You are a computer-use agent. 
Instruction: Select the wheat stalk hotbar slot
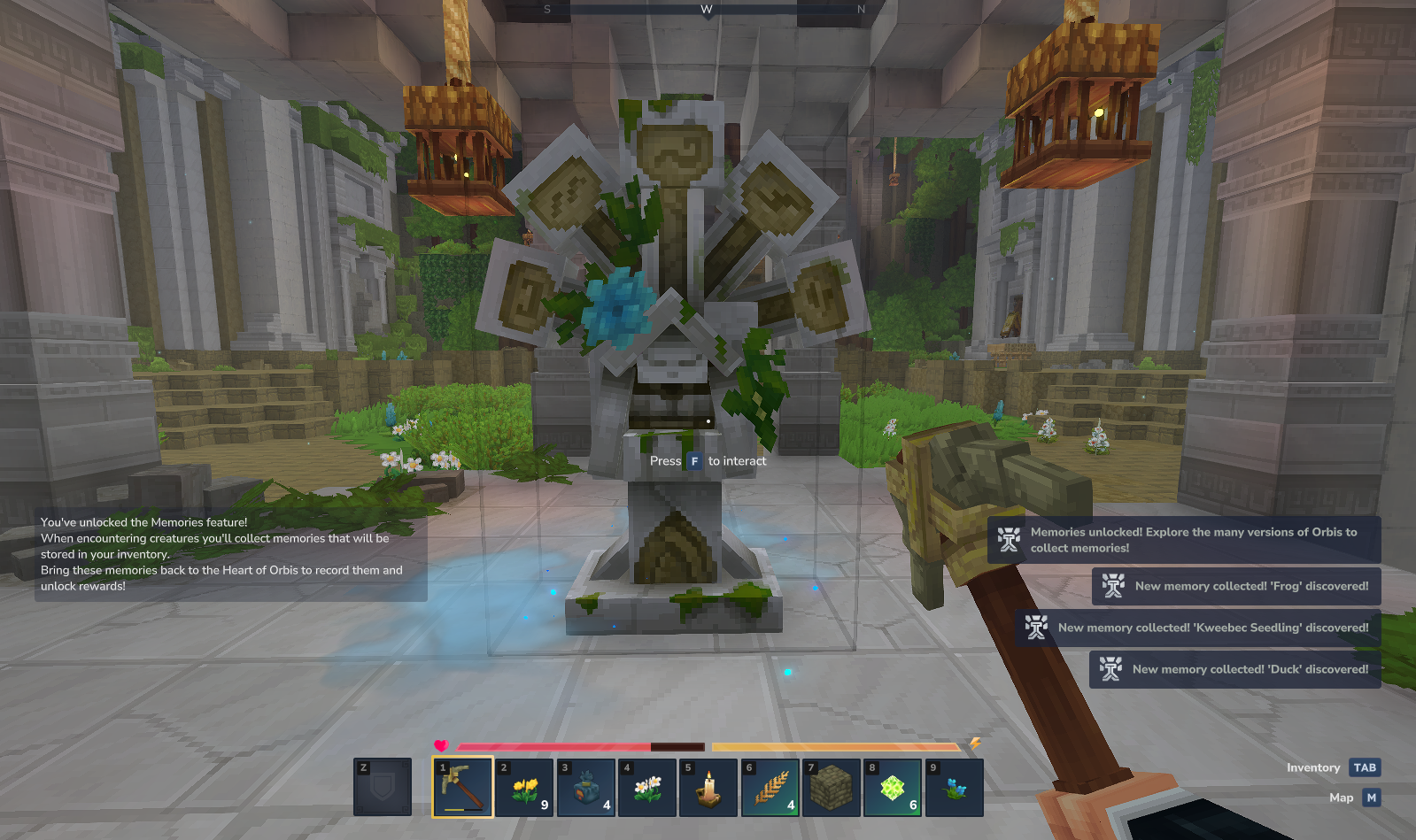770,787
